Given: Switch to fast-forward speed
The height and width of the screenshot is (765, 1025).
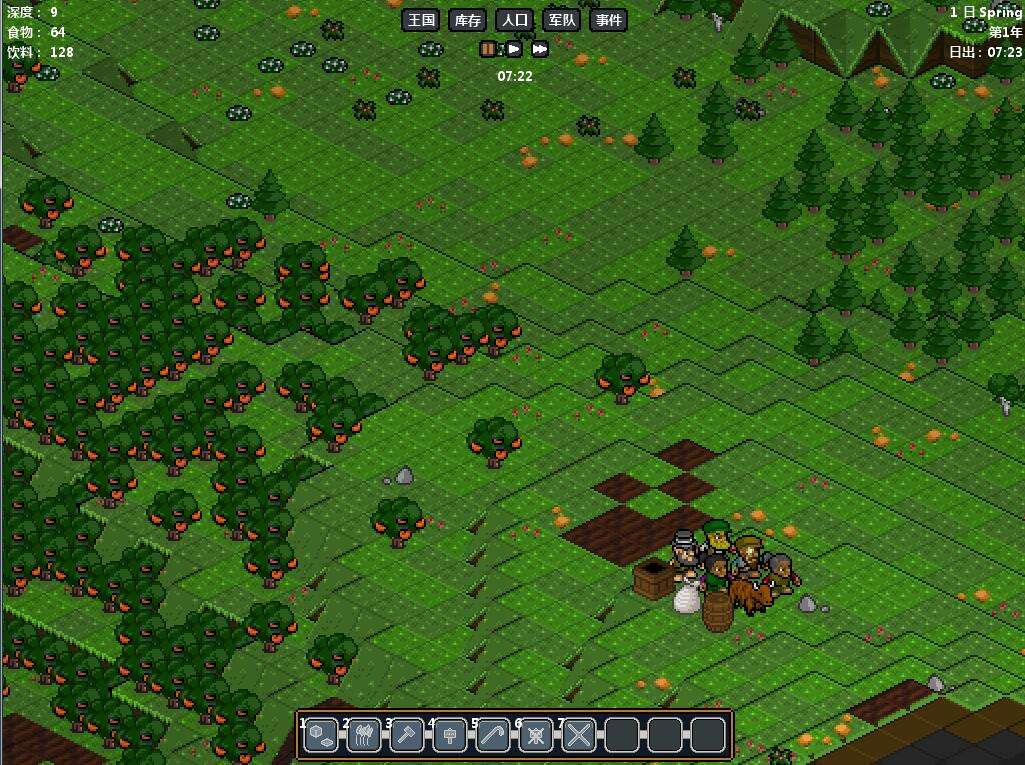Looking at the screenshot, I should pyautogui.click(x=539, y=49).
